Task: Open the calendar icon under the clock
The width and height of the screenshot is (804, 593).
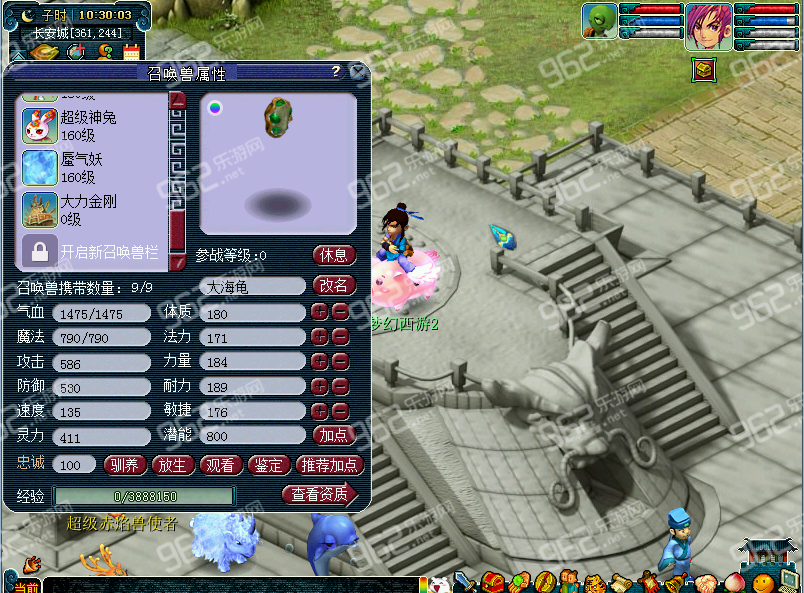Action: point(131,52)
